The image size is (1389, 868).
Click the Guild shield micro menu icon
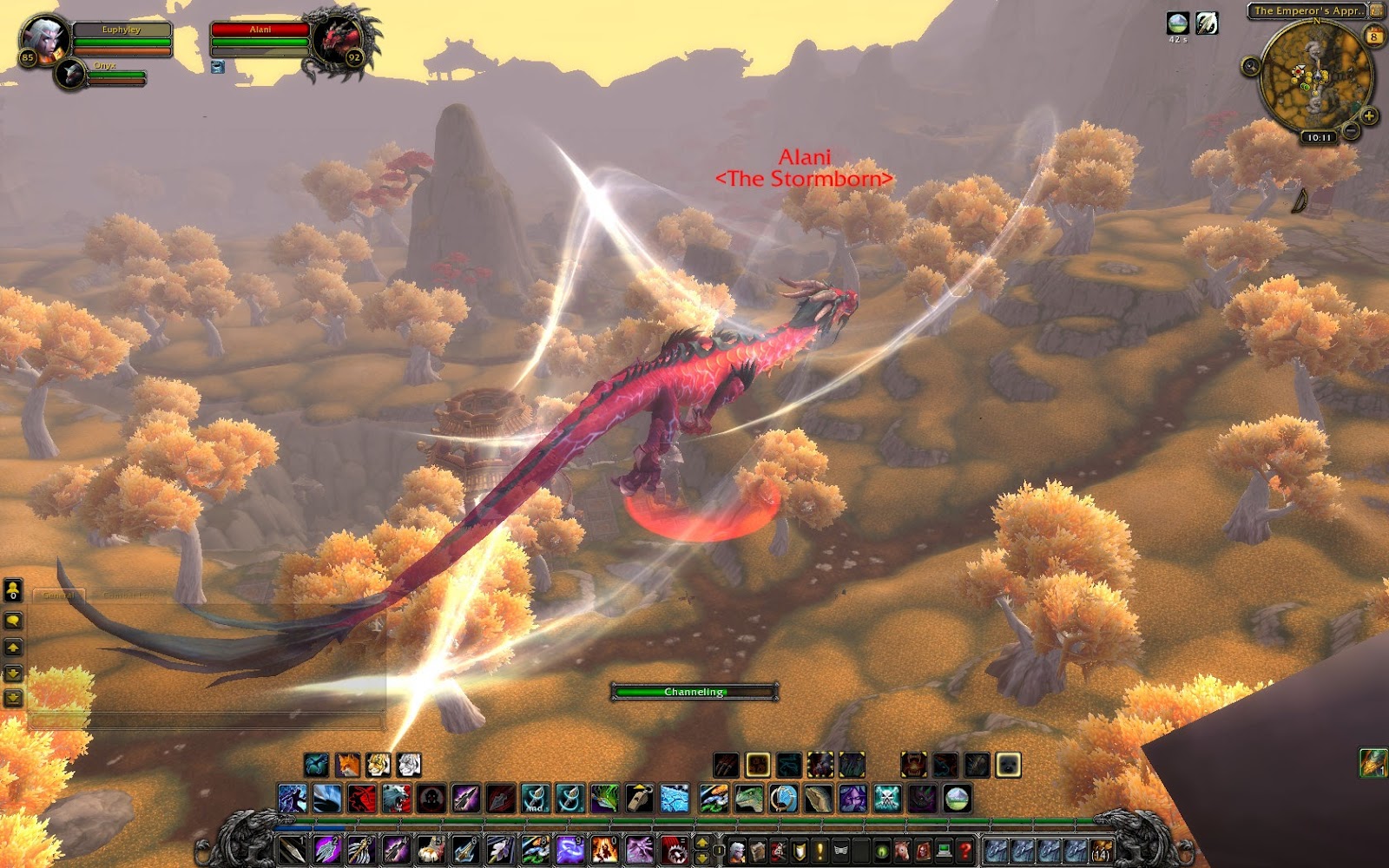[800, 850]
